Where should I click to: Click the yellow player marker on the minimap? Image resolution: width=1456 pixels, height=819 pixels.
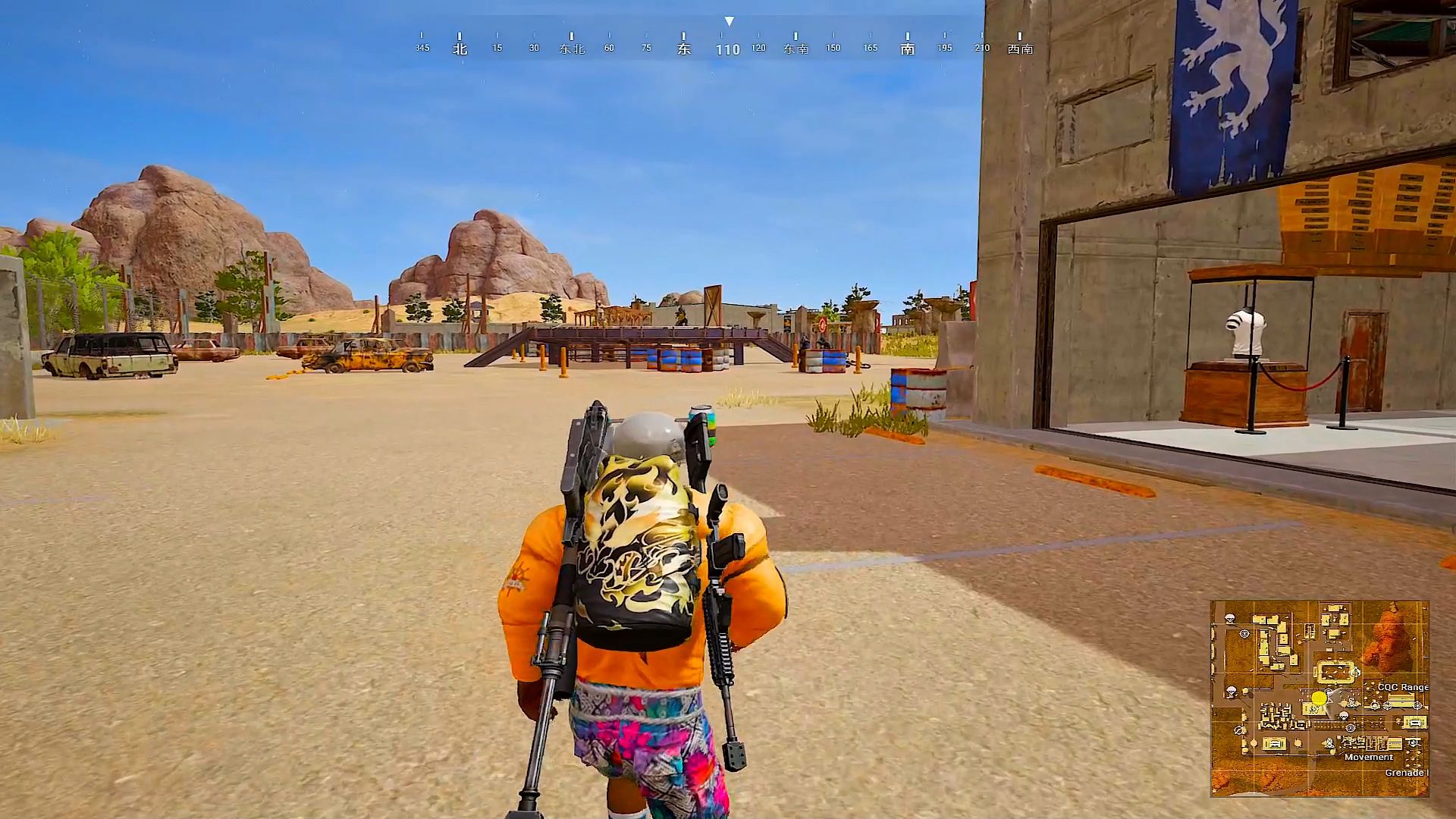tap(1318, 698)
